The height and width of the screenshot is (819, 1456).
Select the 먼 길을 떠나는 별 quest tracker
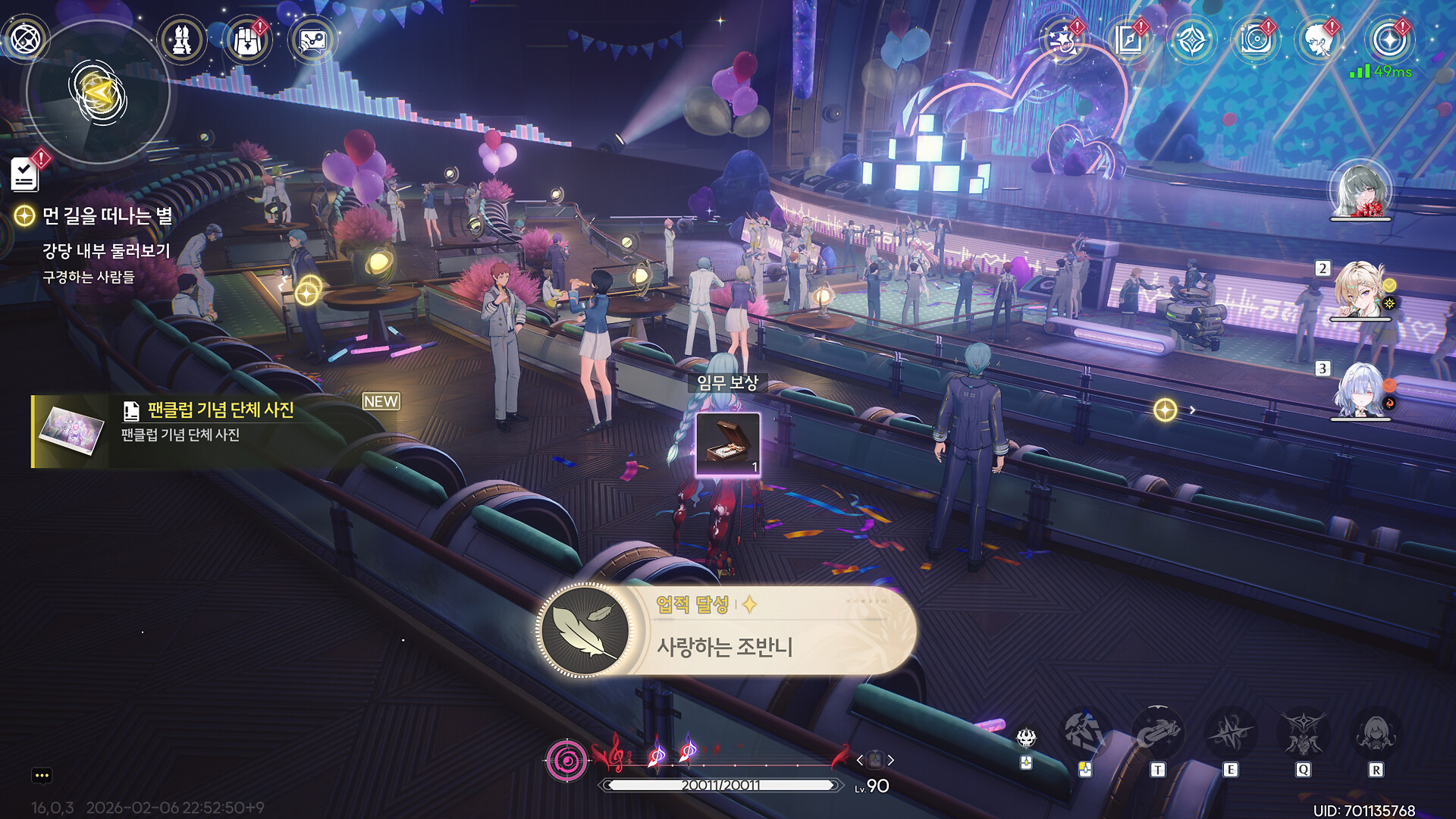coord(106,217)
